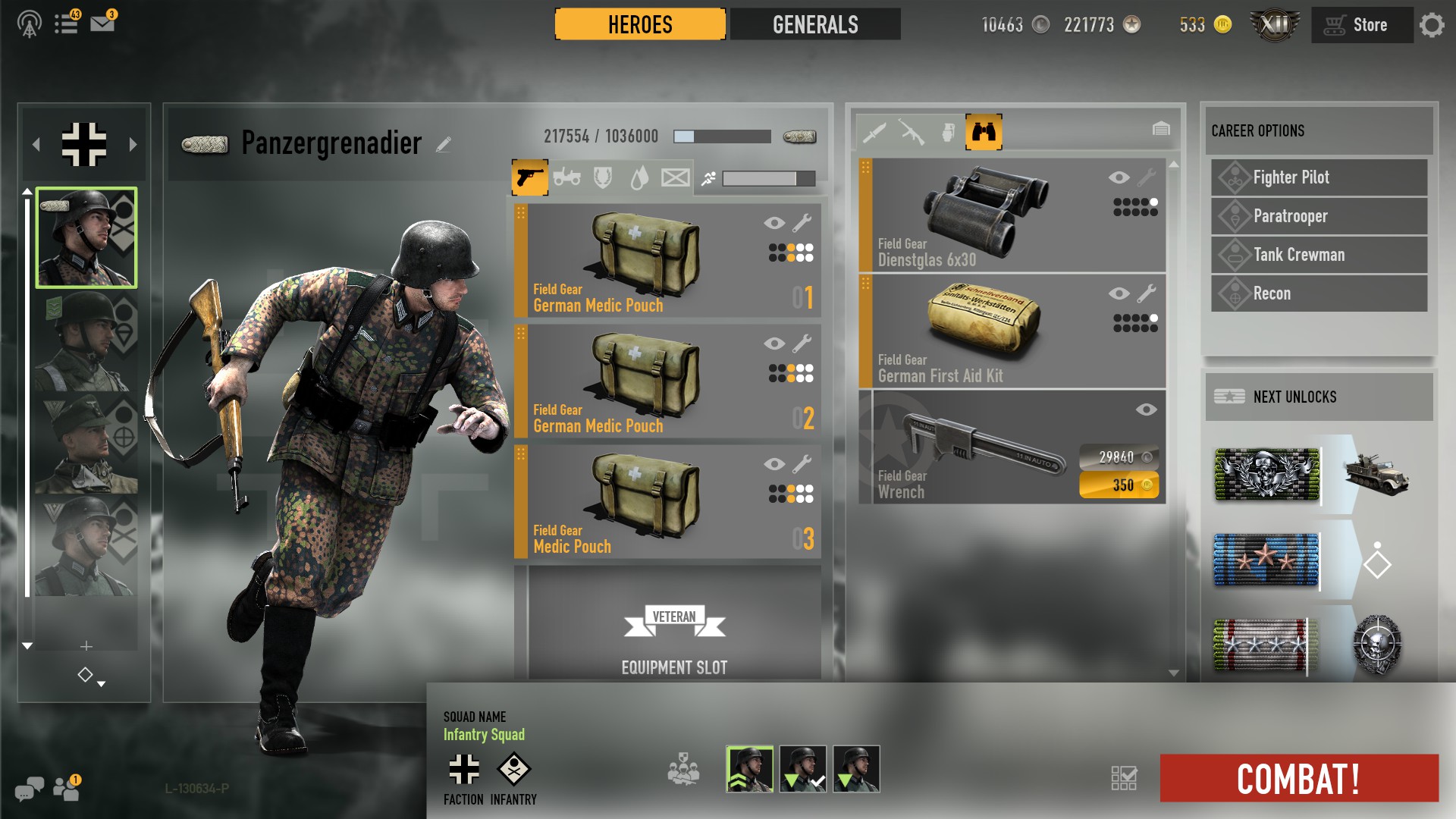Open the grenade equipment category
1456x819 pixels.
(x=949, y=130)
